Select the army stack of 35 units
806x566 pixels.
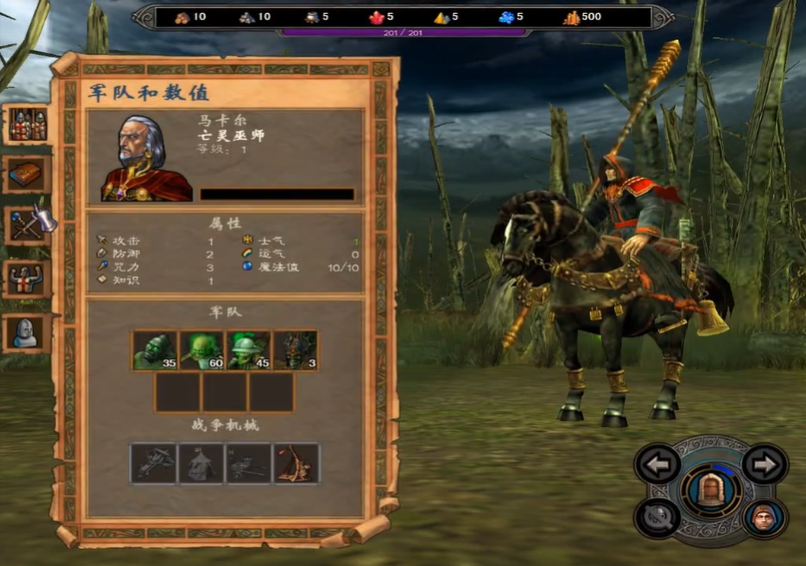click(155, 351)
